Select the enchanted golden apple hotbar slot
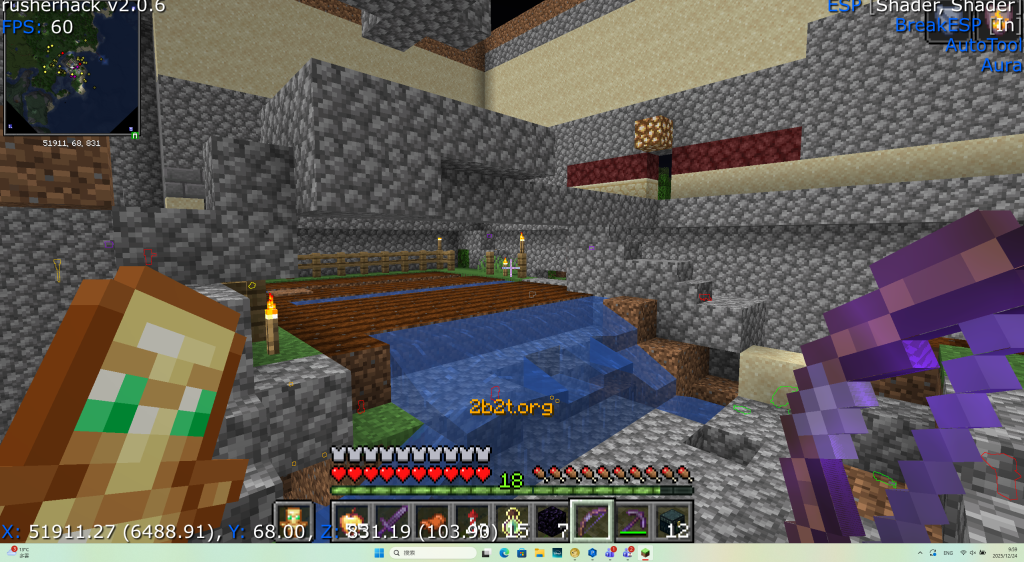Image resolution: width=1024 pixels, height=562 pixels. click(351, 520)
